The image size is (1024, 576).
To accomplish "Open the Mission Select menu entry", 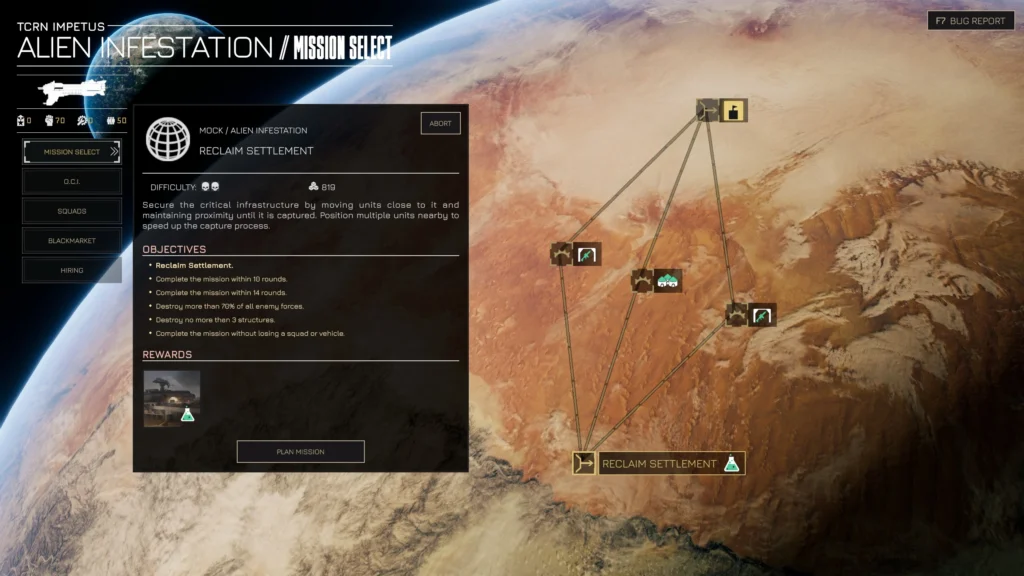I will (x=72, y=152).
